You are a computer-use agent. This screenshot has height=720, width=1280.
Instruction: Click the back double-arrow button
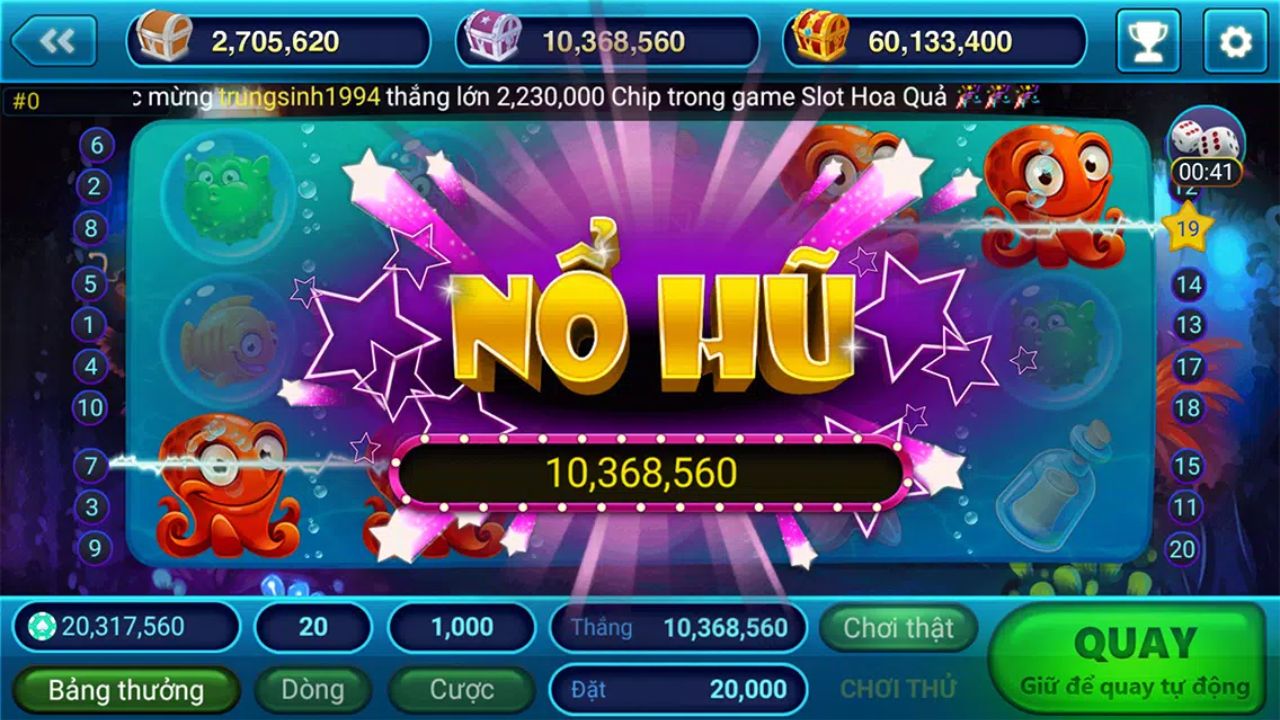click(57, 41)
